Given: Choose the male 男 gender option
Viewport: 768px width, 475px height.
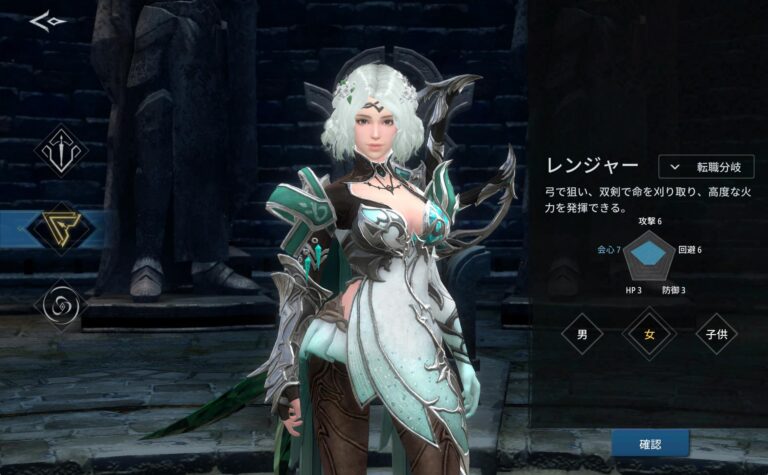Looking at the screenshot, I should pyautogui.click(x=582, y=334).
